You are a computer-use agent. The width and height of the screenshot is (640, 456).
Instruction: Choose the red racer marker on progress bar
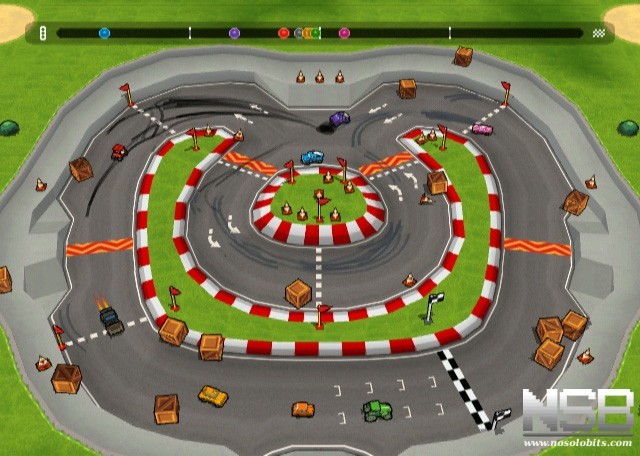(x=283, y=33)
